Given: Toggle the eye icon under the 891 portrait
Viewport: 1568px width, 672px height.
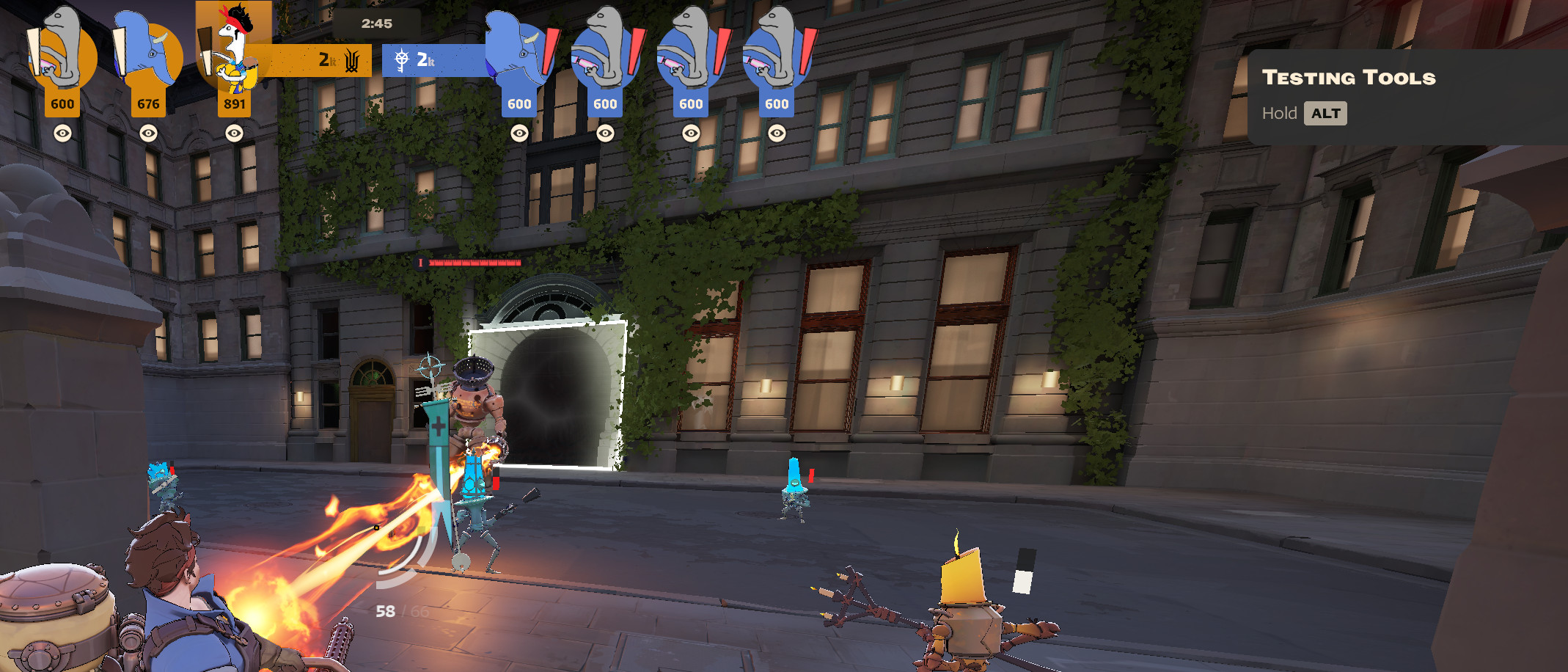Looking at the screenshot, I should coord(234,133).
